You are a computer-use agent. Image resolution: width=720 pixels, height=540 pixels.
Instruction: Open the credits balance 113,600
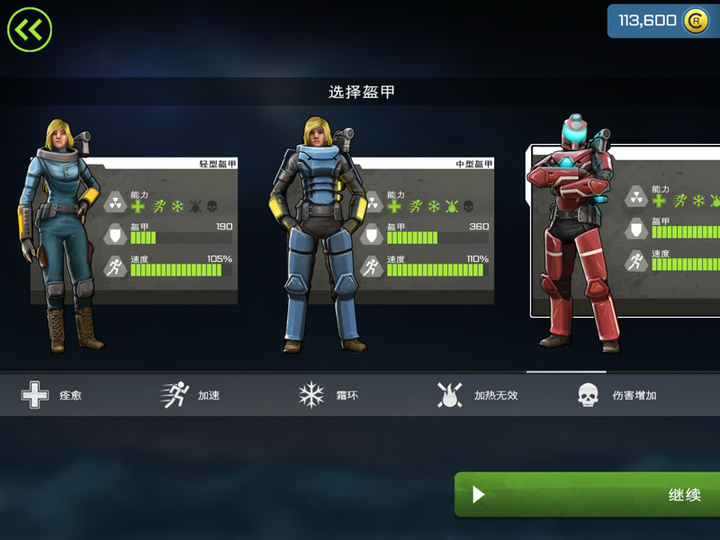(x=662, y=21)
